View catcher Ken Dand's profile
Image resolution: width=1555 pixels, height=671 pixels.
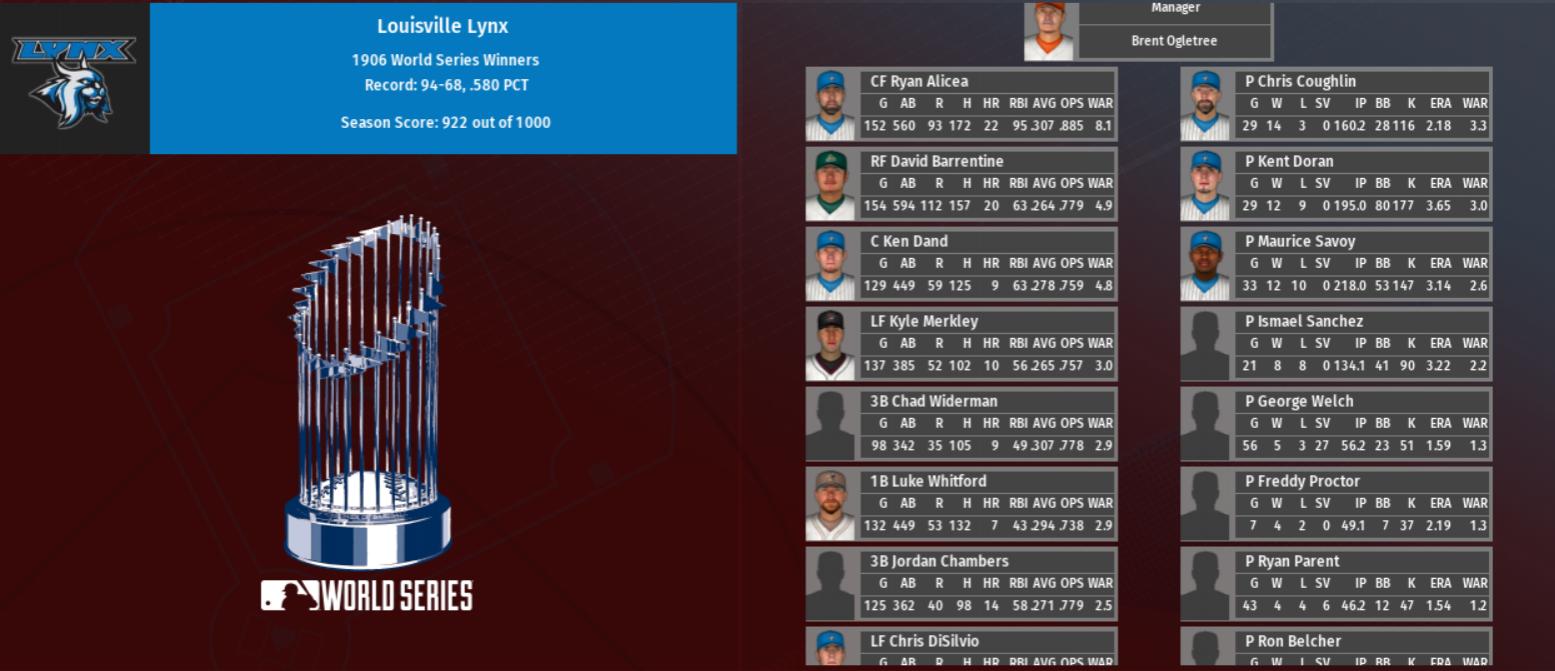908,241
